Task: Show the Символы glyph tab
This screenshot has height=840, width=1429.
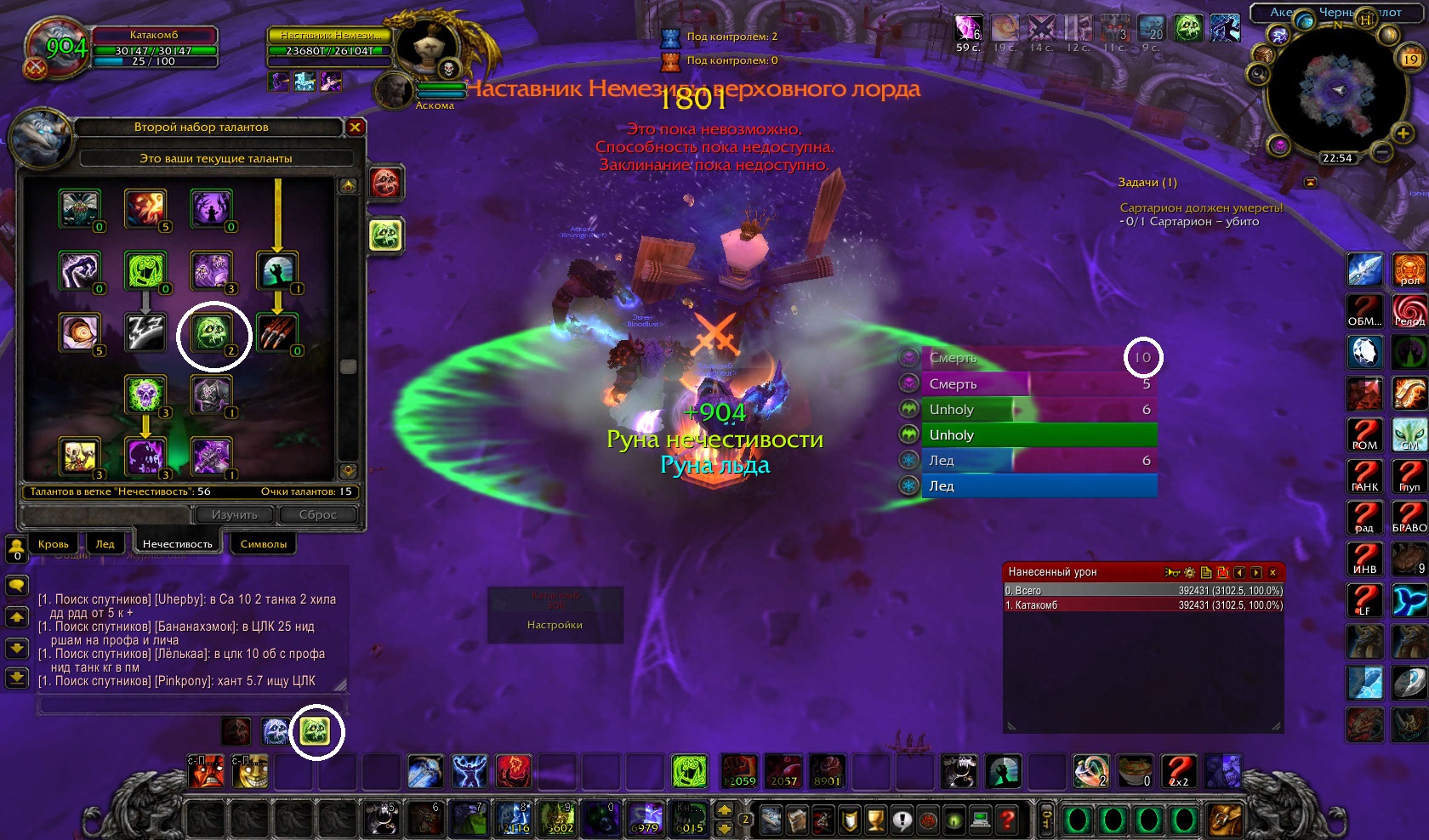Action: click(x=264, y=544)
